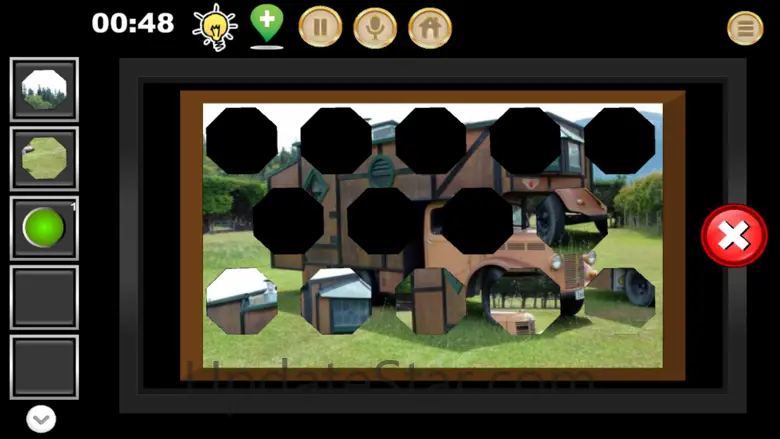The width and height of the screenshot is (780, 439).
Task: Pause the game with the pause button
Action: (x=320, y=27)
